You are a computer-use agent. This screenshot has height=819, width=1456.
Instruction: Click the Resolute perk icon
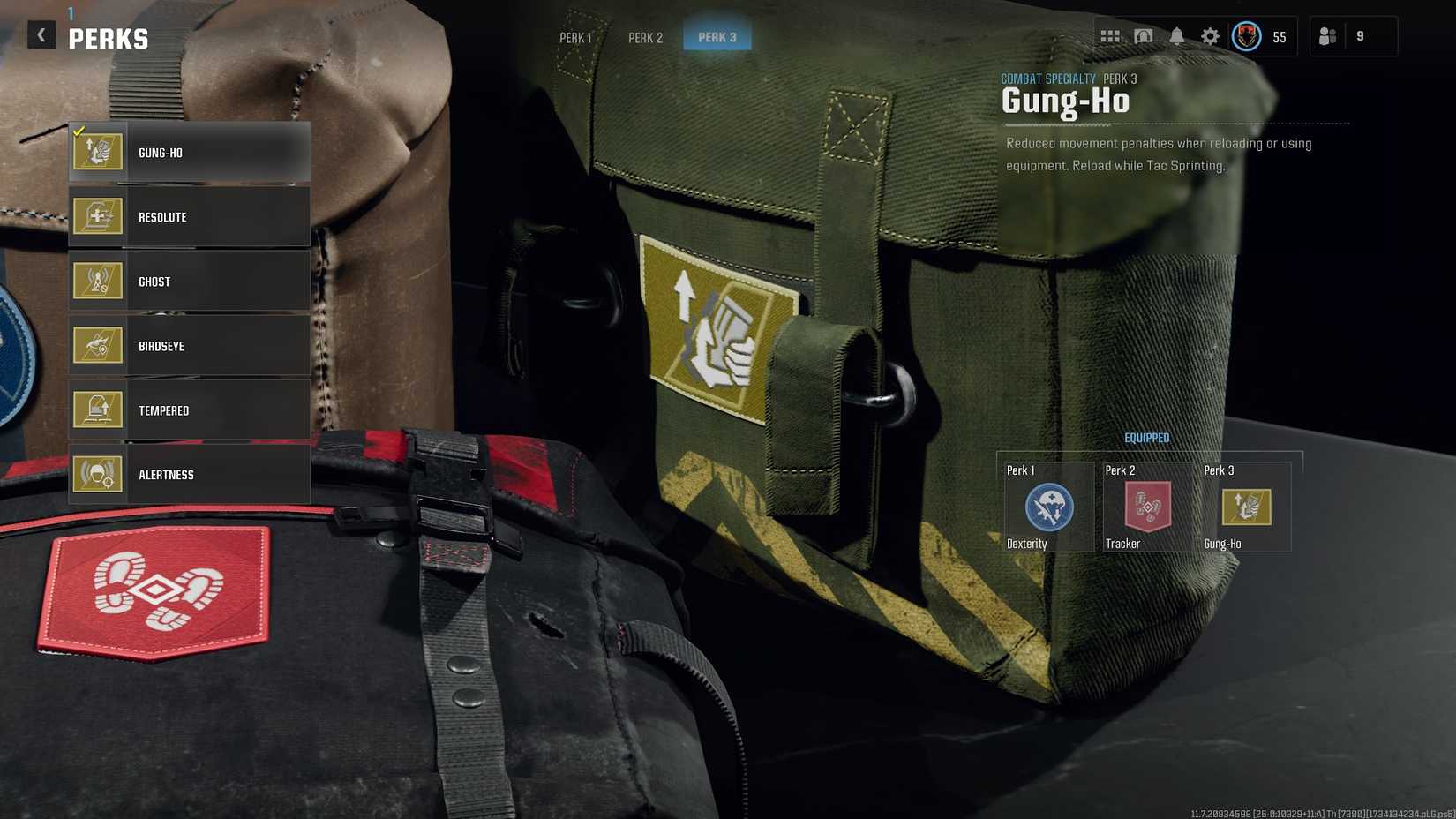(98, 216)
